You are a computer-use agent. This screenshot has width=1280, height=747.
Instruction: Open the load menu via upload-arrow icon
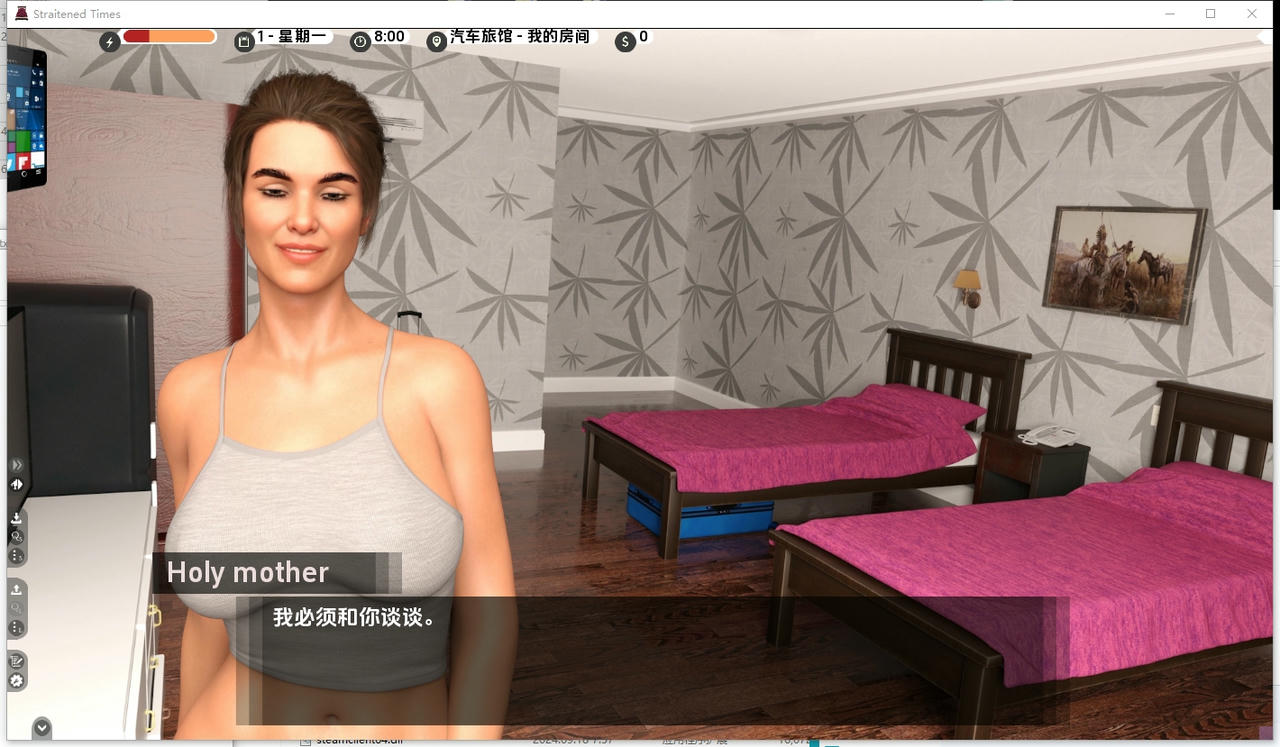pos(16,590)
